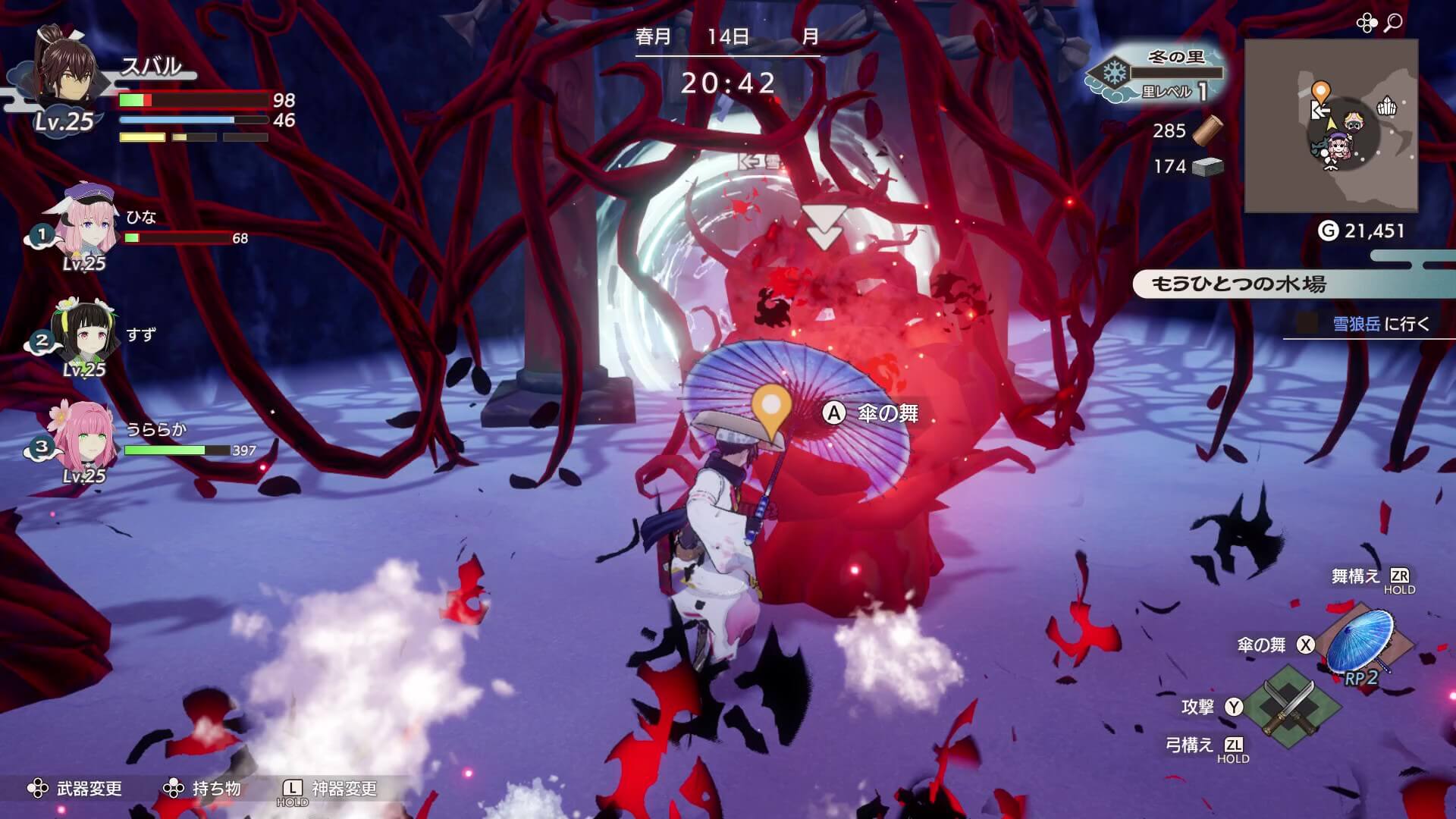The width and height of the screenshot is (1456, 819).
Task: Click the magnifying glass map zoom icon
Action: tap(1393, 24)
